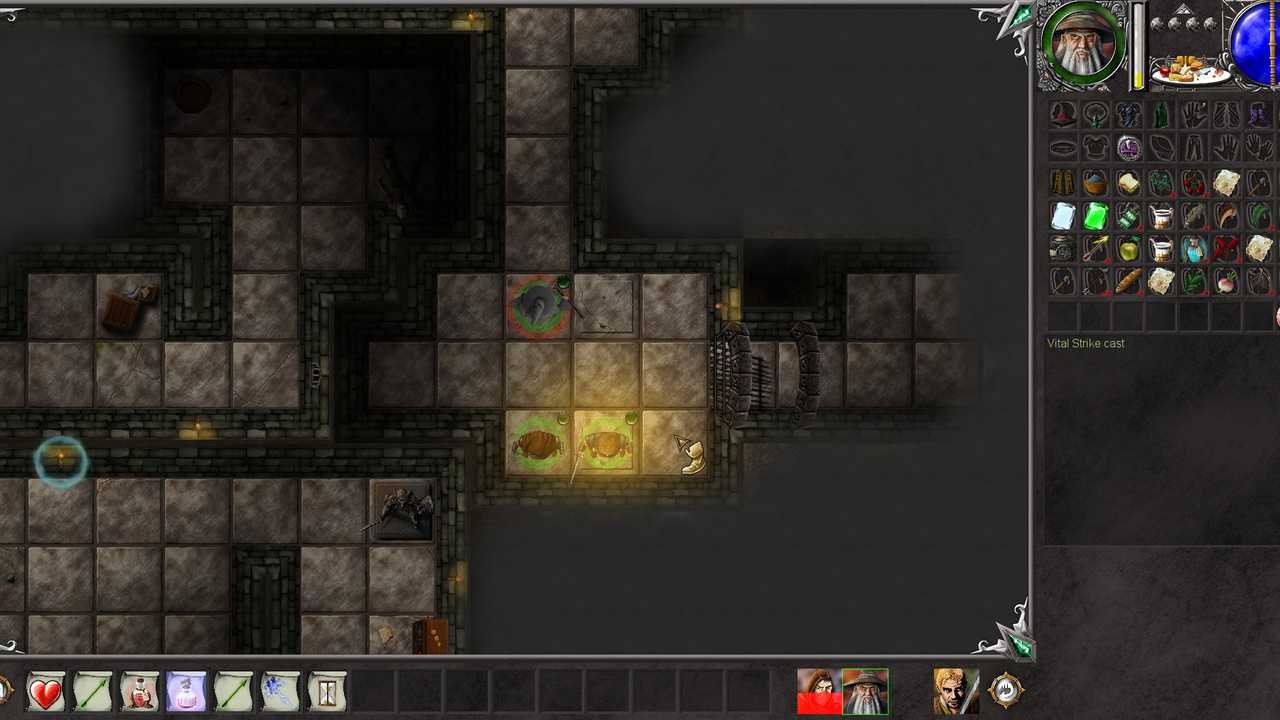Cast the blue sparkle spell scroll
The width and height of the screenshot is (1280, 720).
pyautogui.click(x=280, y=692)
